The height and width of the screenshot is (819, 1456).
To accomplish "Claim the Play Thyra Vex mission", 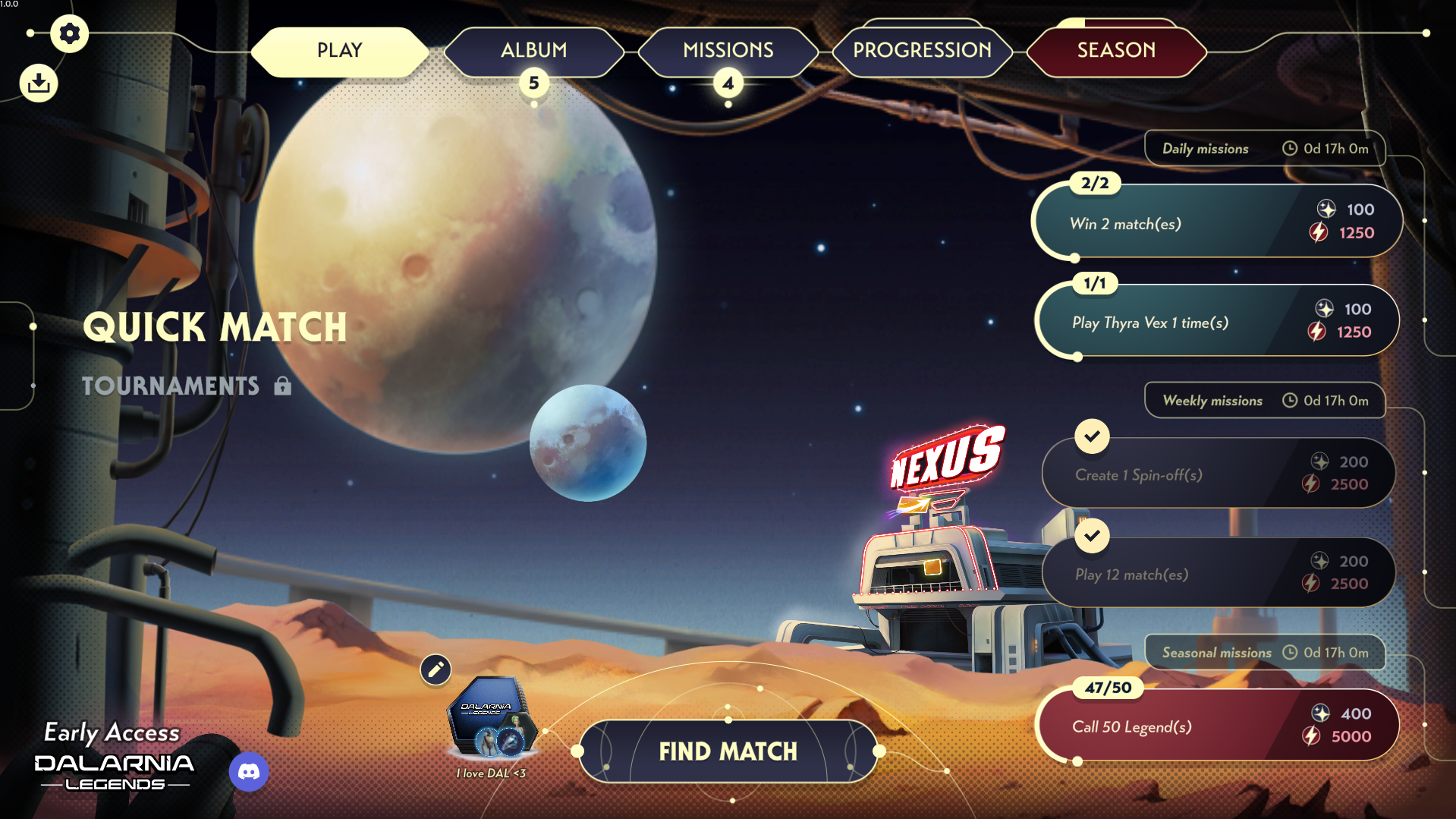I will pyautogui.click(x=1216, y=321).
